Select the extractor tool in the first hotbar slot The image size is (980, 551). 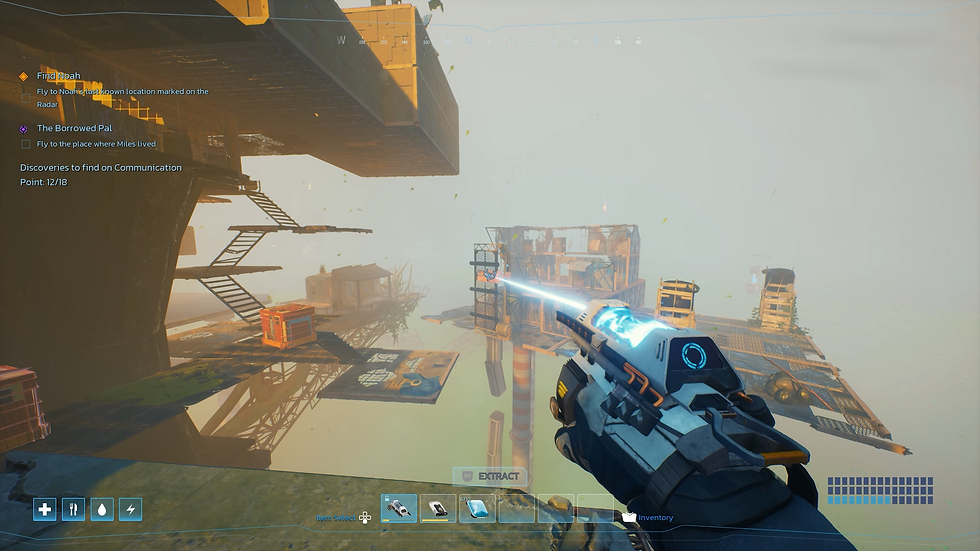[x=399, y=508]
